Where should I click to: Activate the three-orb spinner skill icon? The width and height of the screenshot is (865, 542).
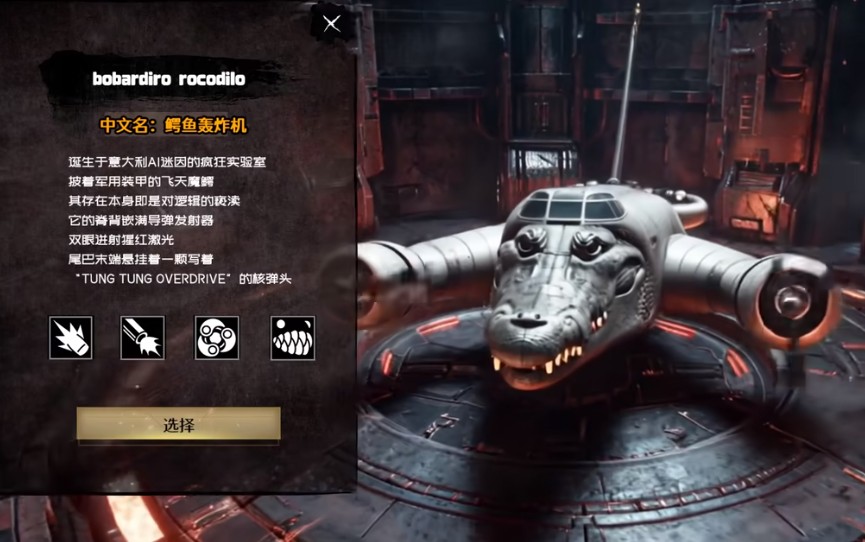pyautogui.click(x=217, y=338)
